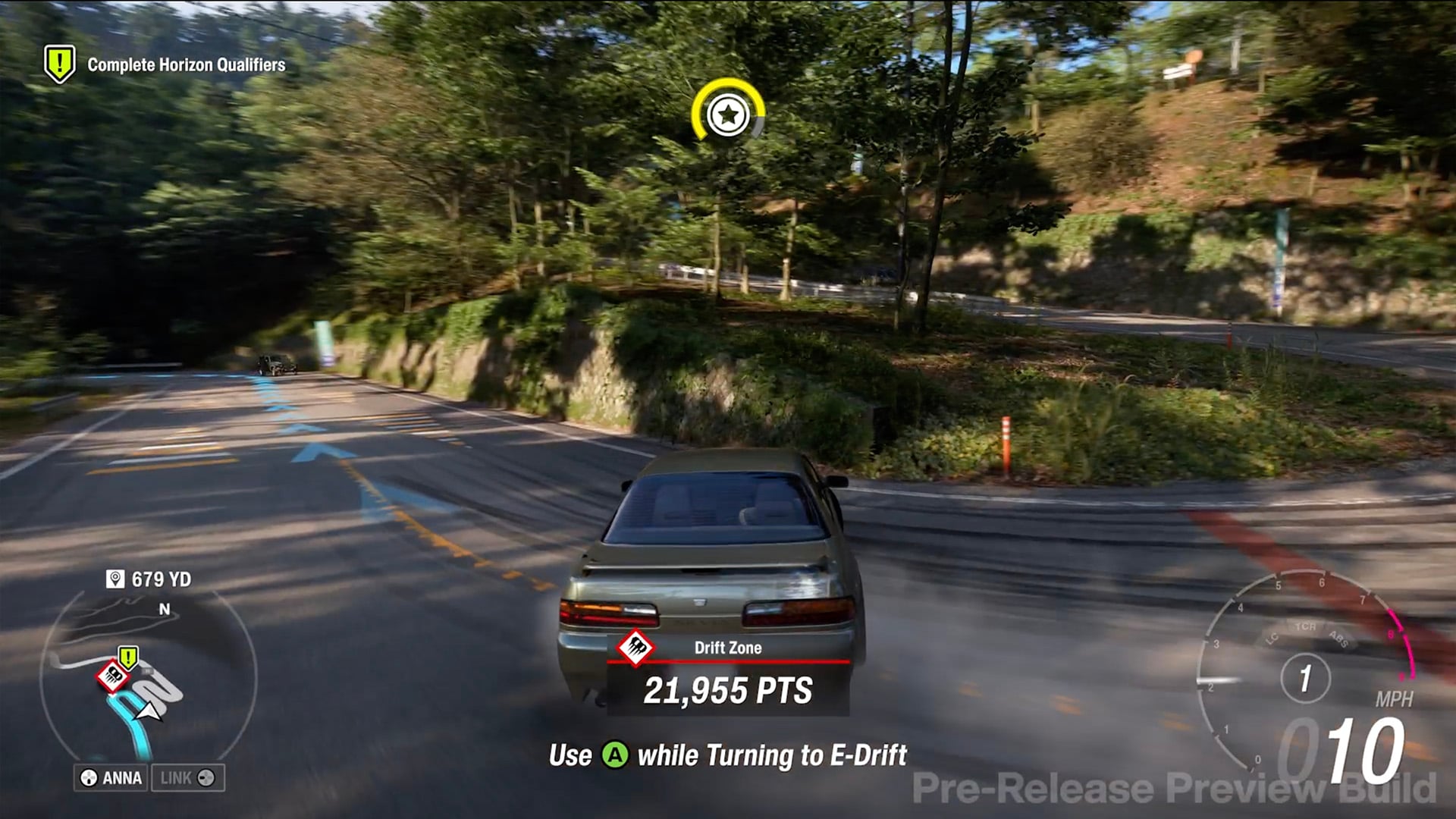Open the Drift Zone score banner
The height and width of the screenshot is (819, 1456).
[730, 648]
